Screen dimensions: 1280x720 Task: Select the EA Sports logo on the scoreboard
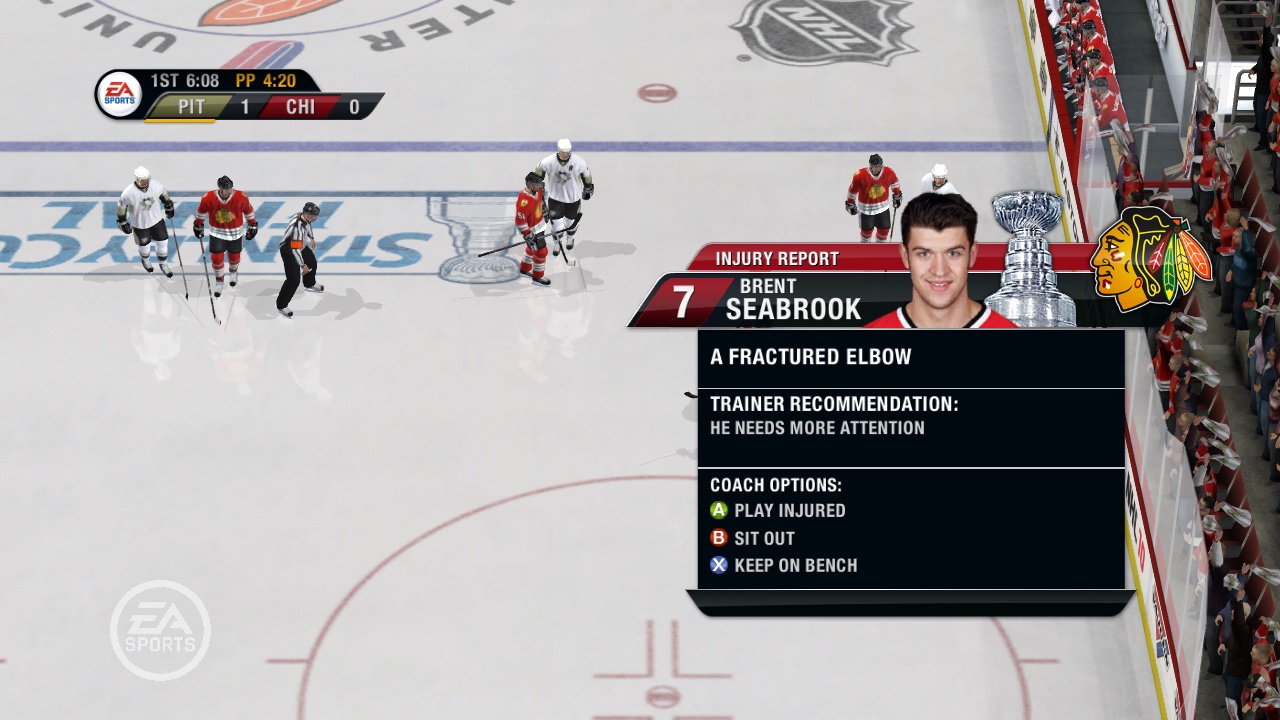tap(116, 92)
